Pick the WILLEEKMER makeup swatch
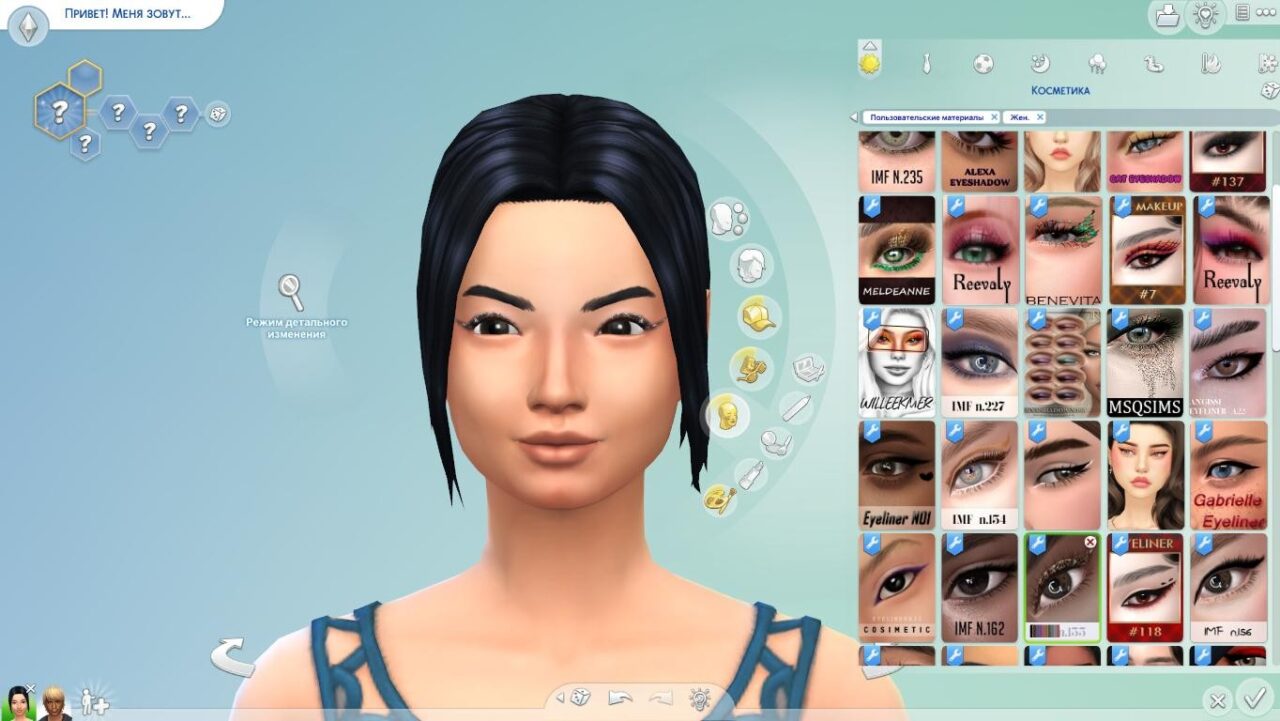 pos(896,362)
